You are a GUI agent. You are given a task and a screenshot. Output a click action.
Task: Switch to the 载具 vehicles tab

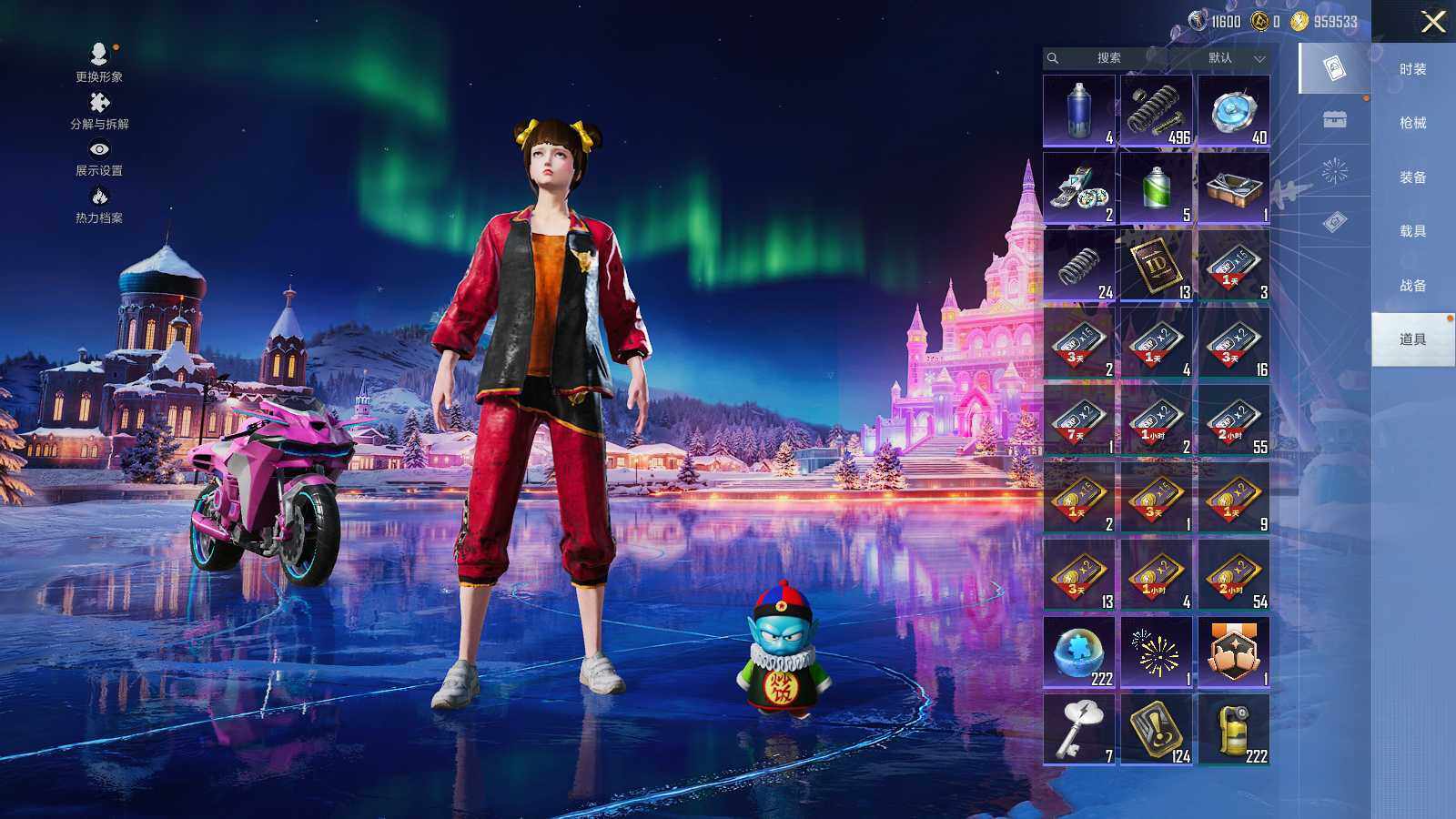point(1412,231)
